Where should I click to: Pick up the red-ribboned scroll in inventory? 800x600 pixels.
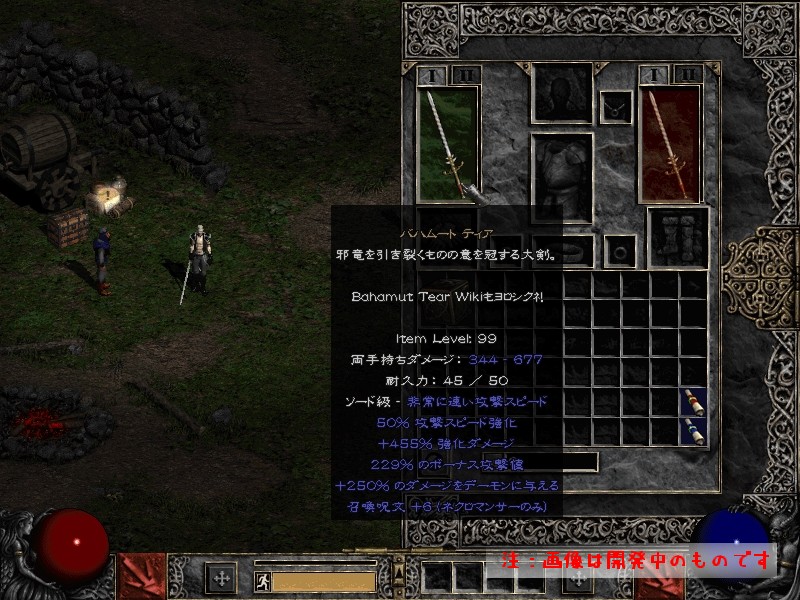tap(692, 402)
